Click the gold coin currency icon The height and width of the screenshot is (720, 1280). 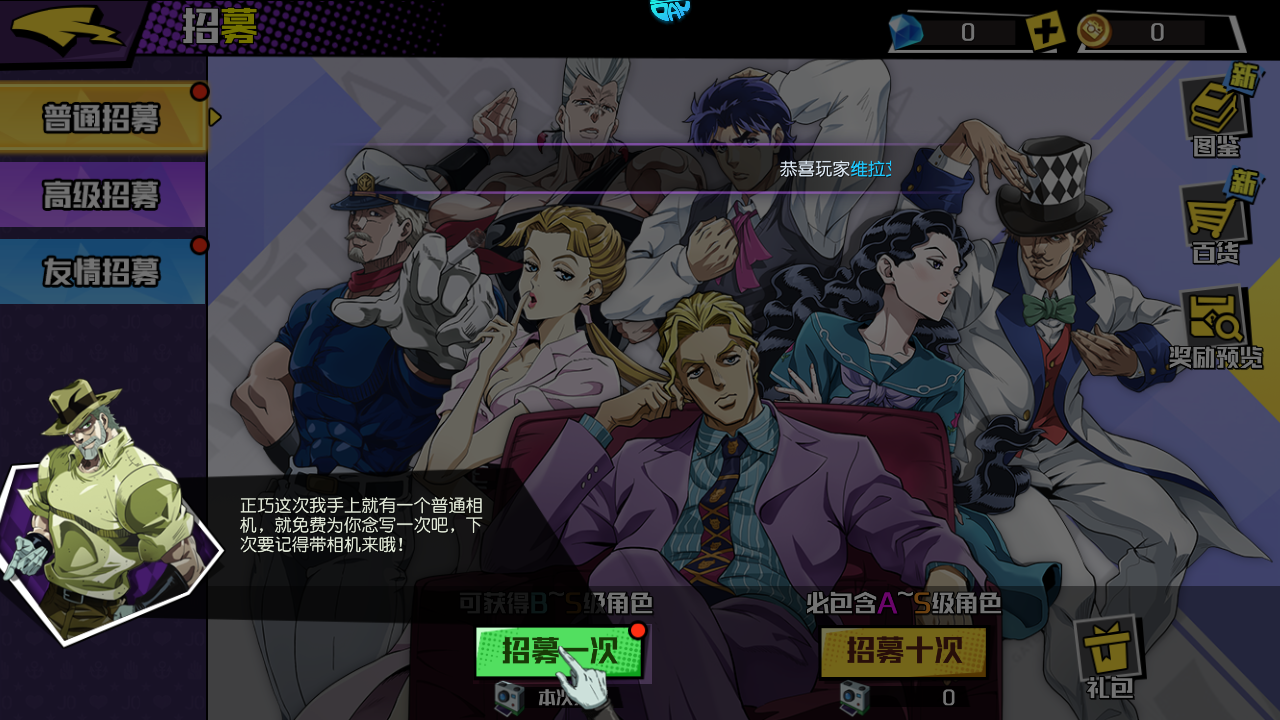pos(1093,31)
